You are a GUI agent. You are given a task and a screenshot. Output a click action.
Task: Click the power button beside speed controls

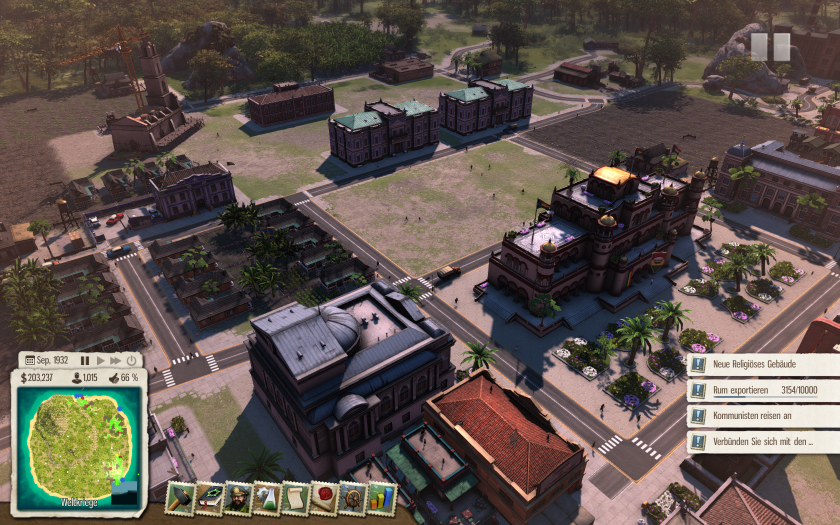click(132, 360)
